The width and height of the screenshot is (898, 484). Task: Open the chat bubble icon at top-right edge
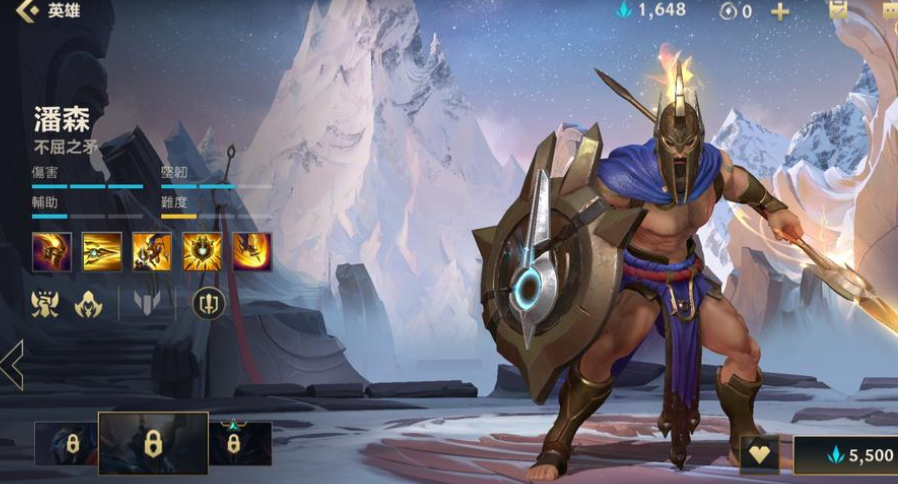click(889, 9)
